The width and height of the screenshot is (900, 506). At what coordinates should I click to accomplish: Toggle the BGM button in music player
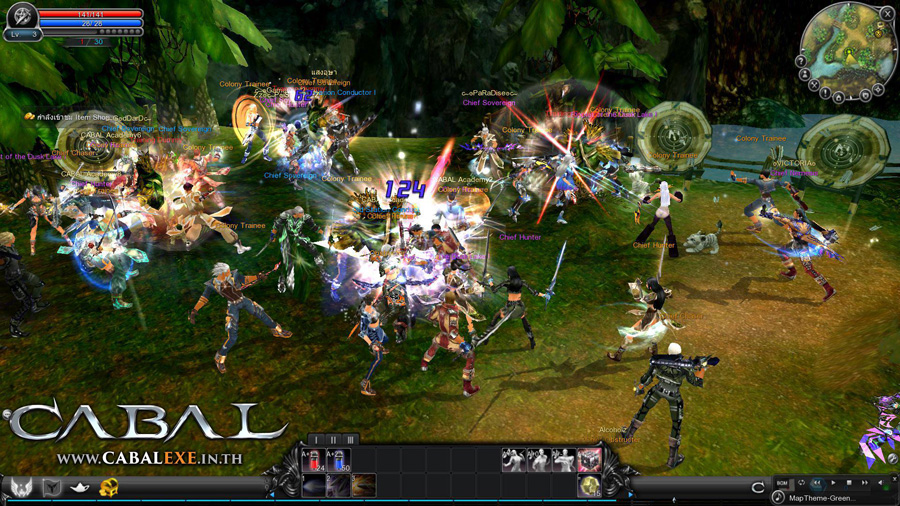782,483
